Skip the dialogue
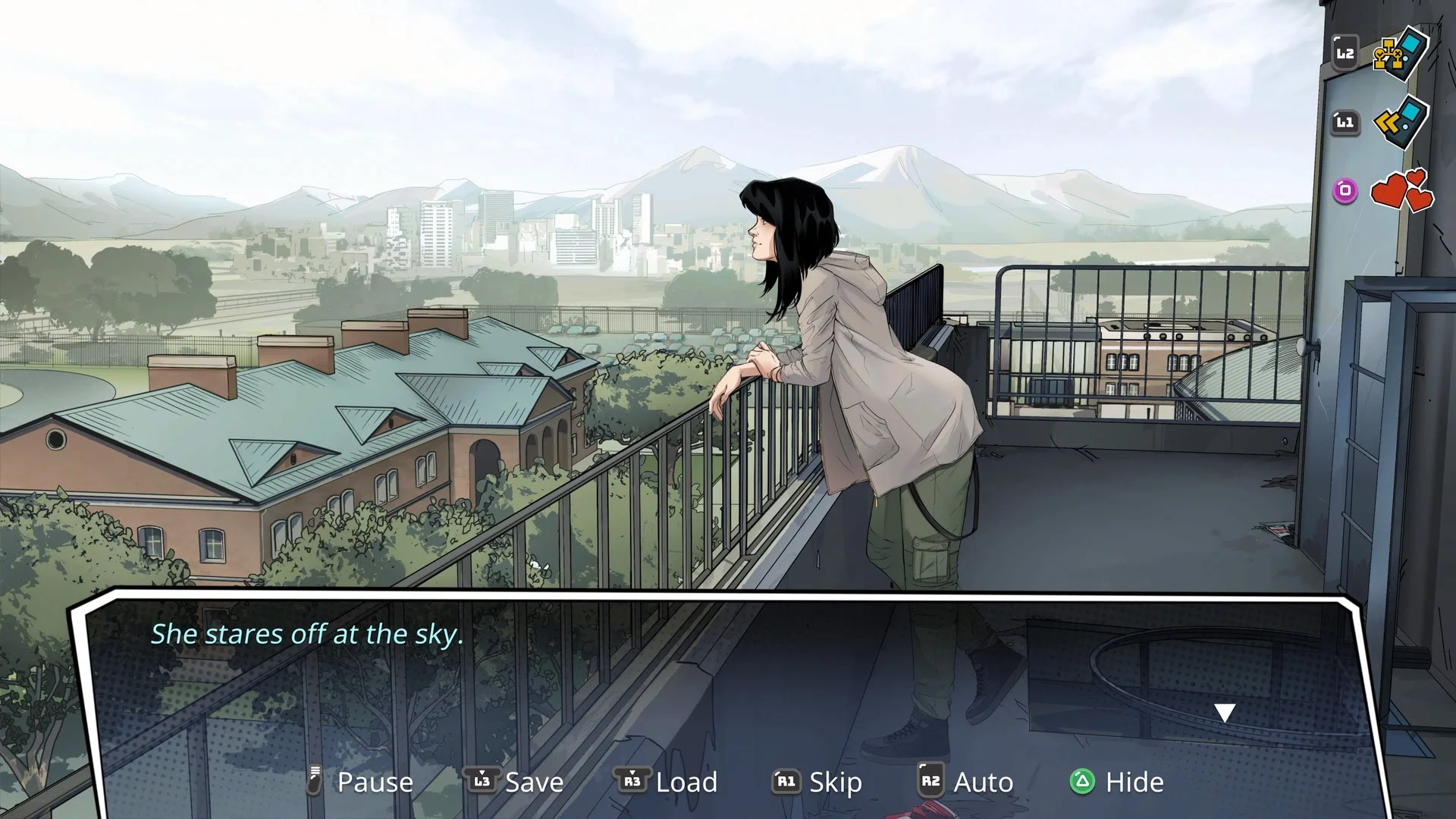 point(817,782)
